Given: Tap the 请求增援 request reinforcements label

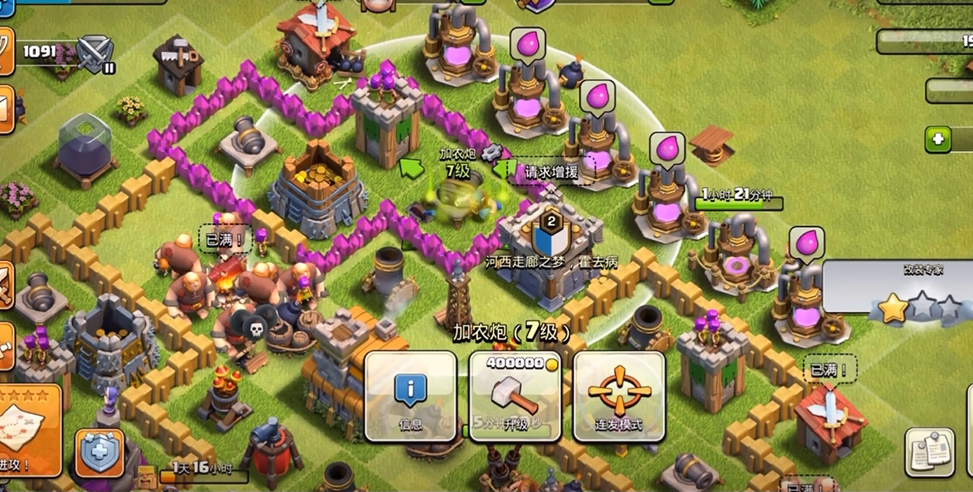Looking at the screenshot, I should tap(551, 172).
